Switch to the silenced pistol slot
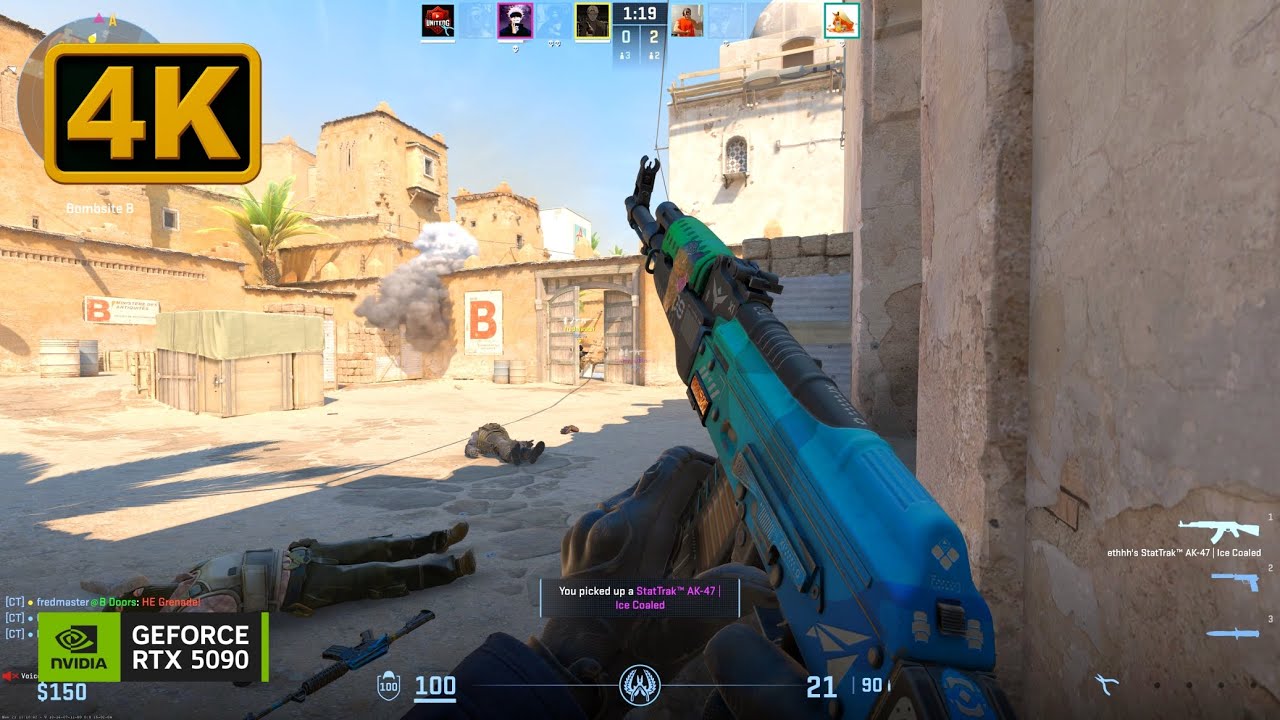This screenshot has height=720, width=1280. point(1235,581)
